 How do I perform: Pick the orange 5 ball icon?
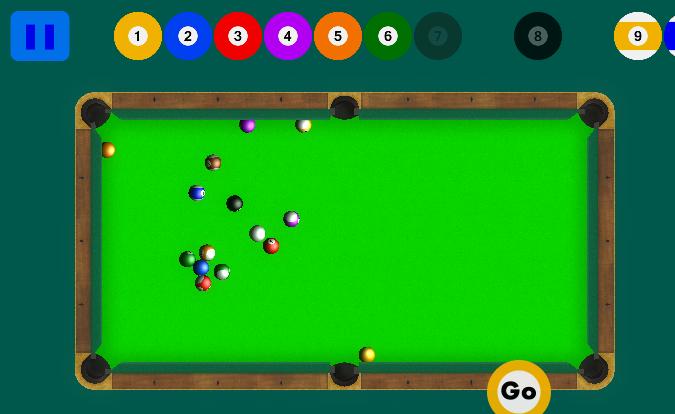338,36
